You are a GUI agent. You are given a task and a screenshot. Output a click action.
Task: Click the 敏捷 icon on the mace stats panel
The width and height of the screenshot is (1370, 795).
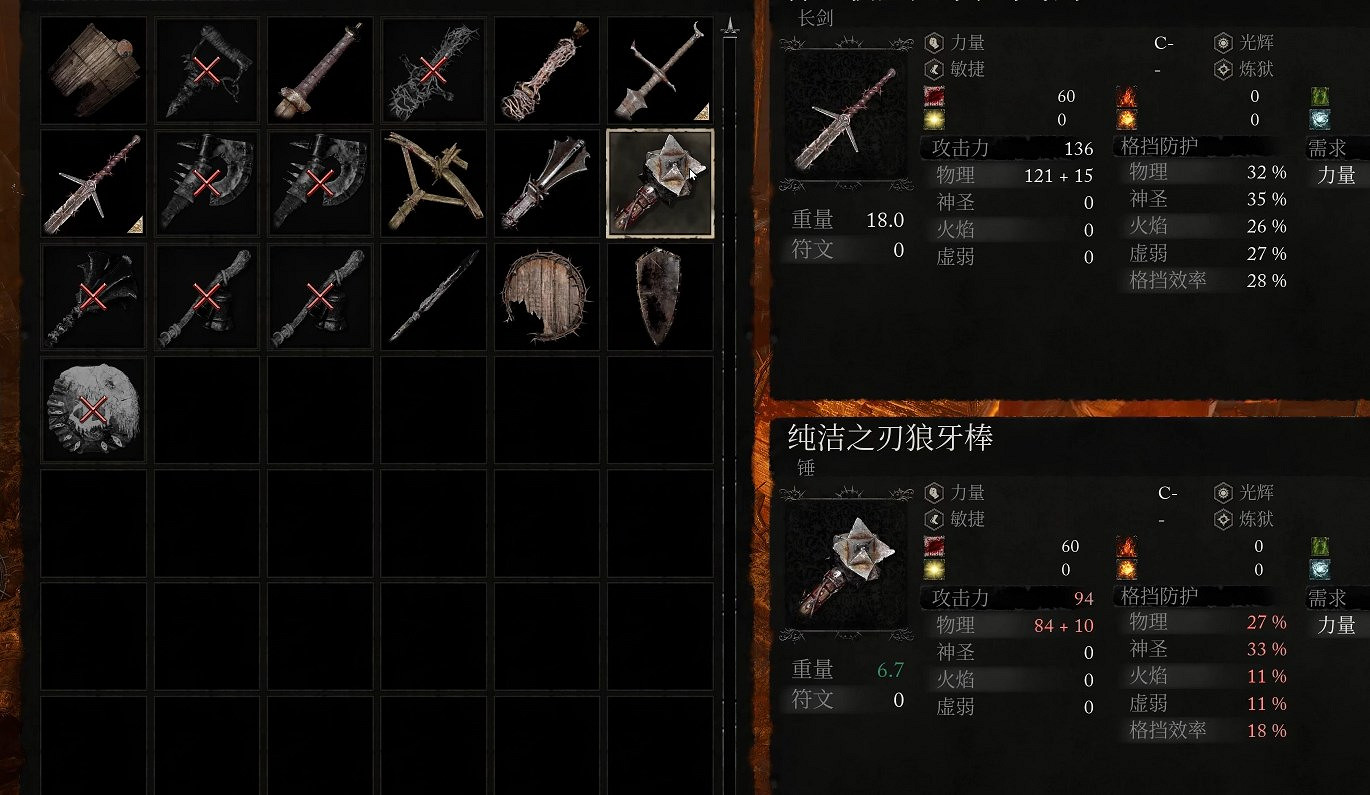coord(932,520)
